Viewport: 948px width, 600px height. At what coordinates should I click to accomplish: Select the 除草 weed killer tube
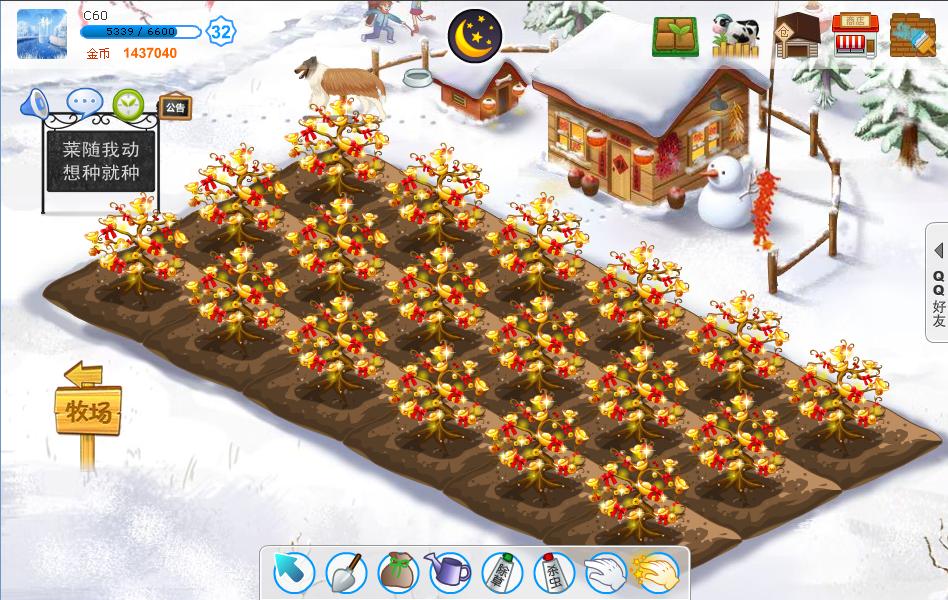click(501, 572)
